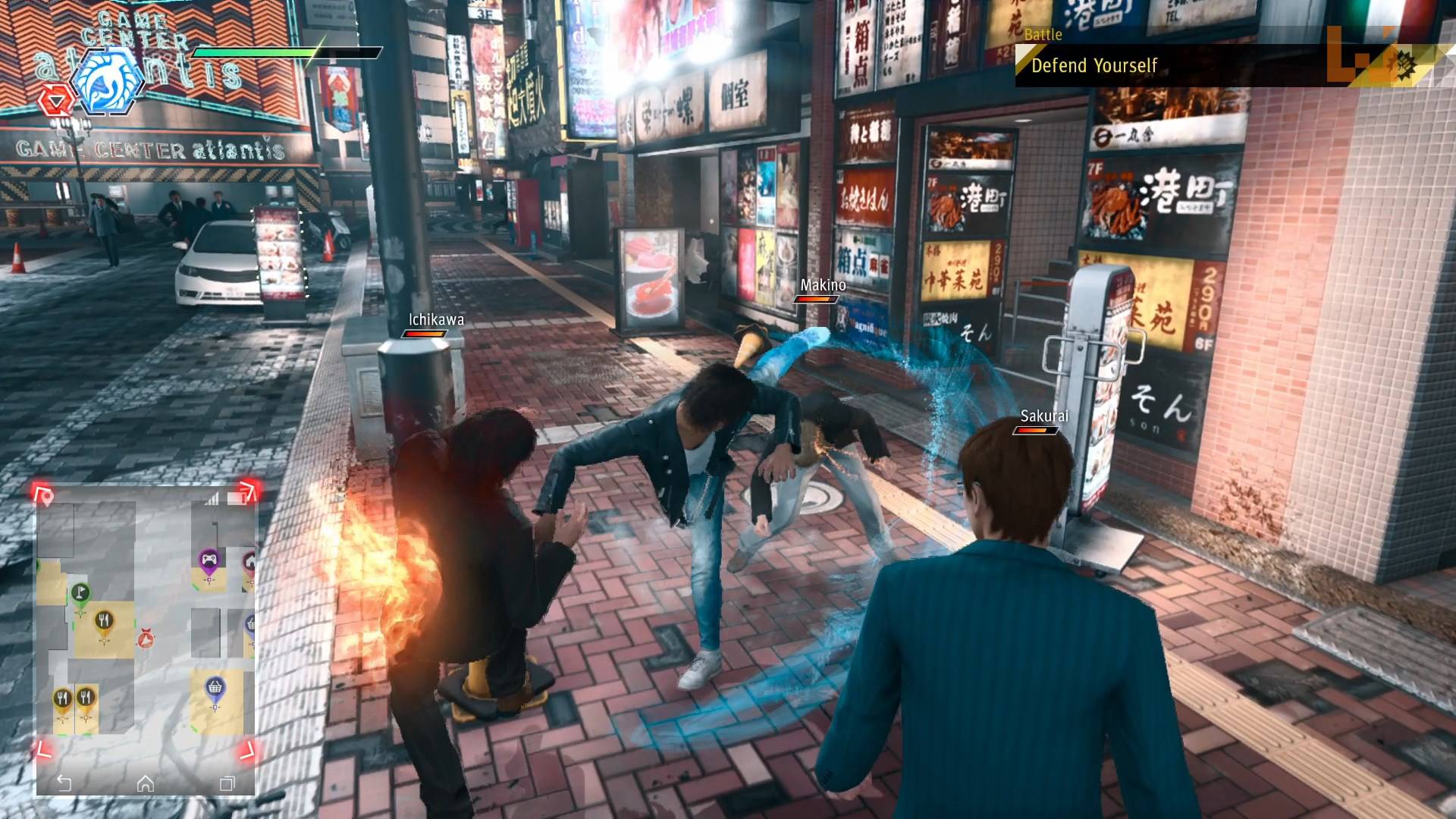This screenshot has height=819, width=1456.
Task: Select the blue crane-style combat stance emblem
Action: pos(106,83)
